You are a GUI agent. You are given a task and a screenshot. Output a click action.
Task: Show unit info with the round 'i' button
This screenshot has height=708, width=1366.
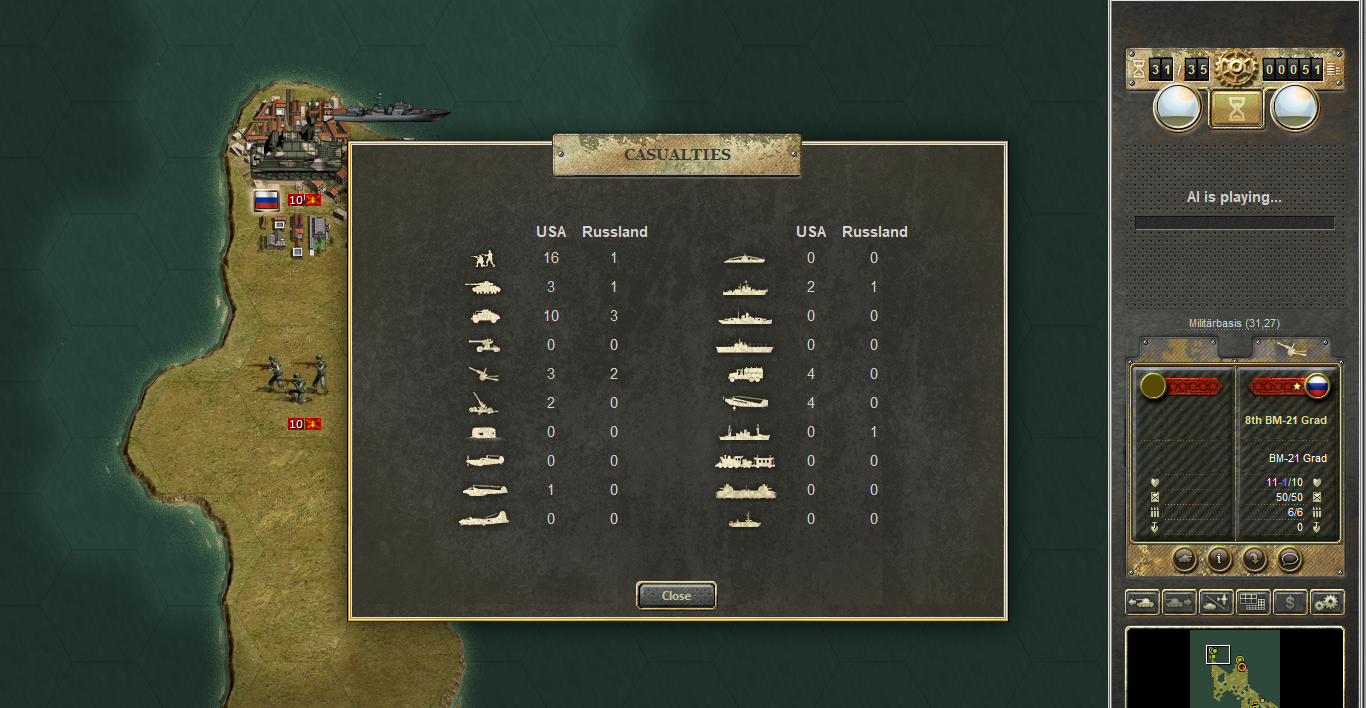point(1218,558)
